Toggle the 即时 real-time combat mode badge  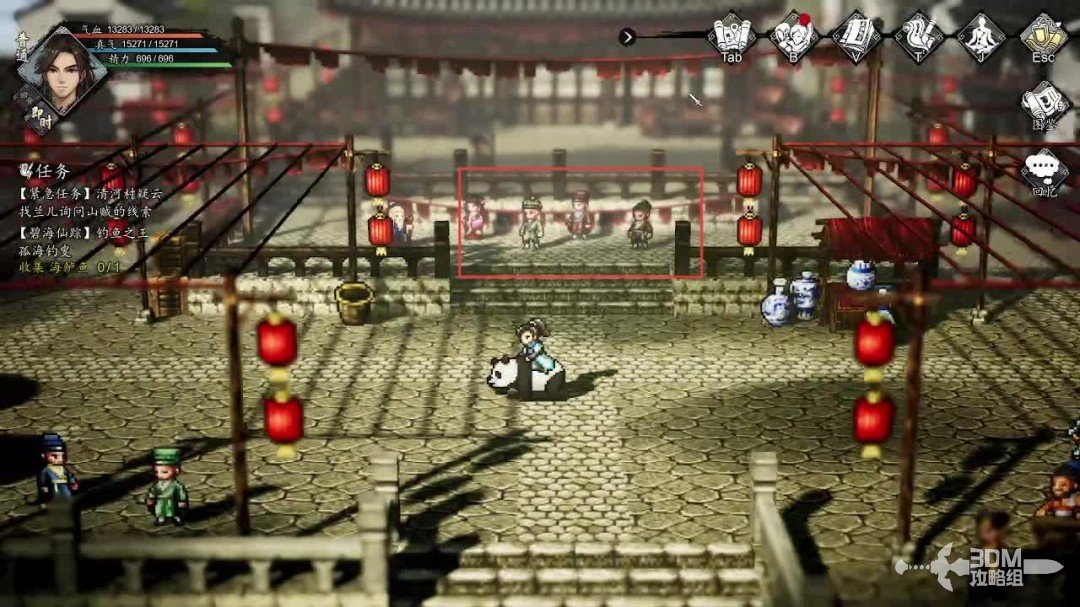pyautogui.click(x=42, y=114)
